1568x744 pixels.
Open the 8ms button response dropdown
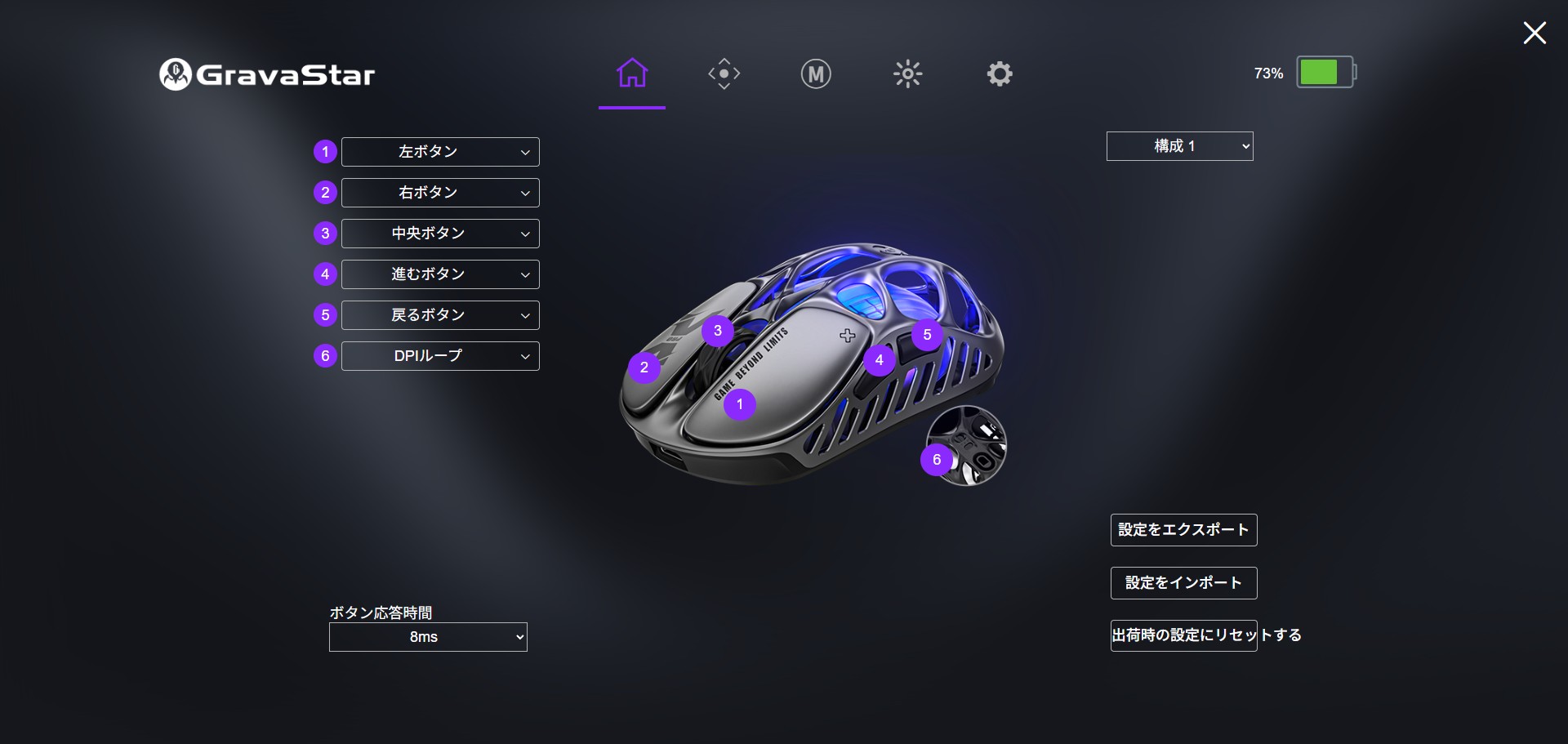pos(428,637)
